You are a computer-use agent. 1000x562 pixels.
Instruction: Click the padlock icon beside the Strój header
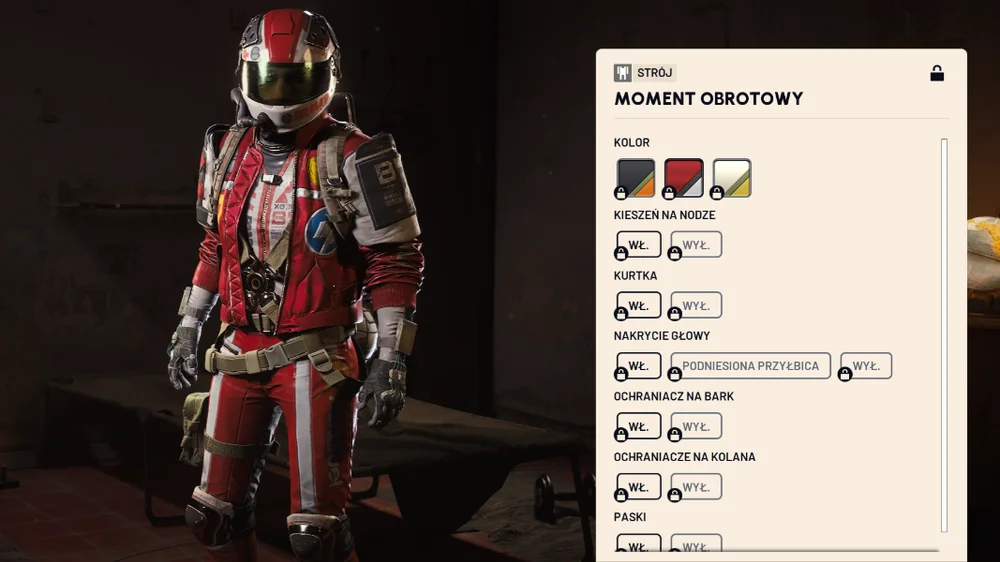(937, 73)
